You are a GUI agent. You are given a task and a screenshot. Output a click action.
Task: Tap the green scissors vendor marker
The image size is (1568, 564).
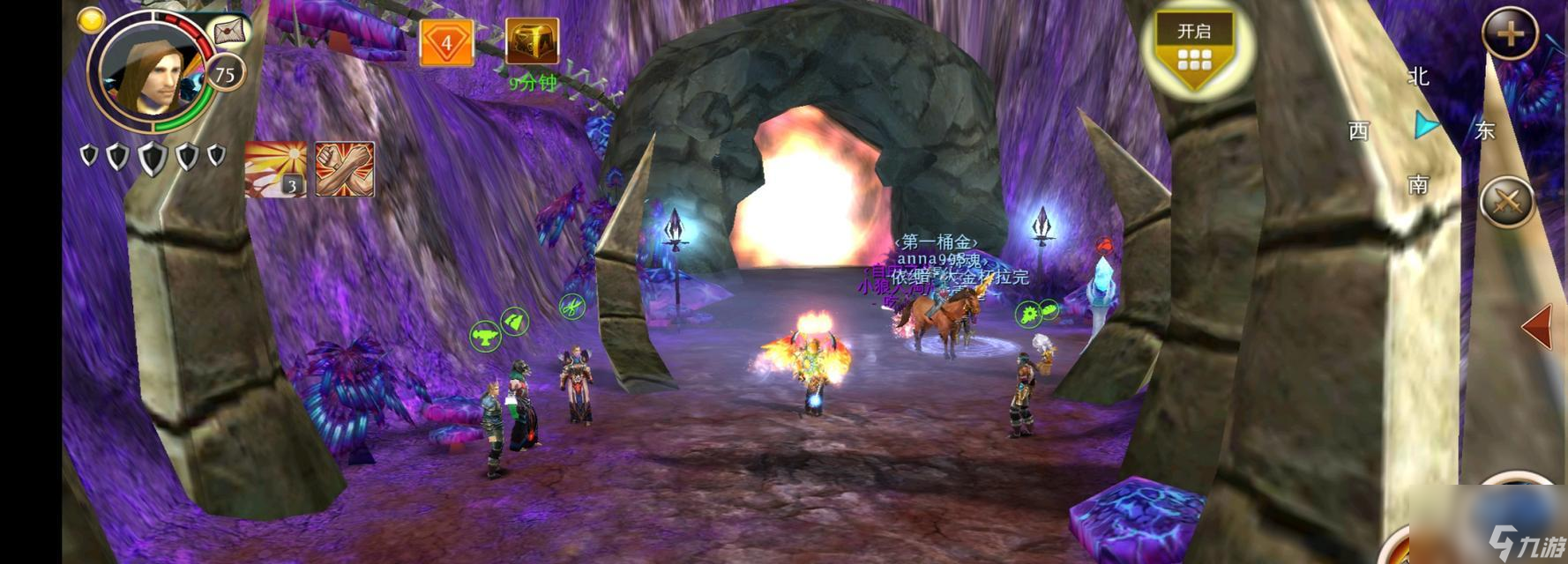pyautogui.click(x=572, y=307)
